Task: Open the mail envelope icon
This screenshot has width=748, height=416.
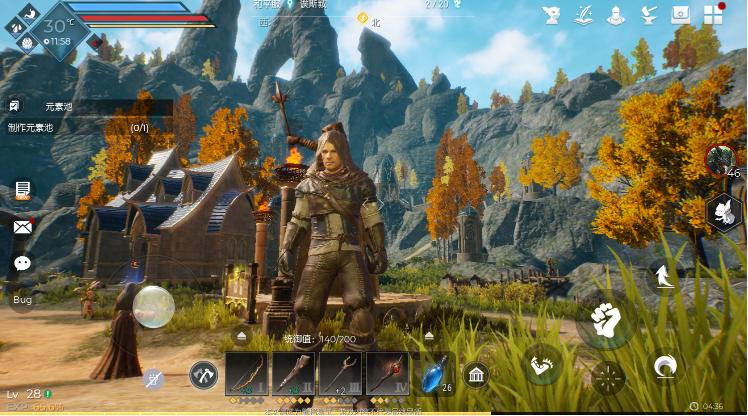Action: coord(22,227)
